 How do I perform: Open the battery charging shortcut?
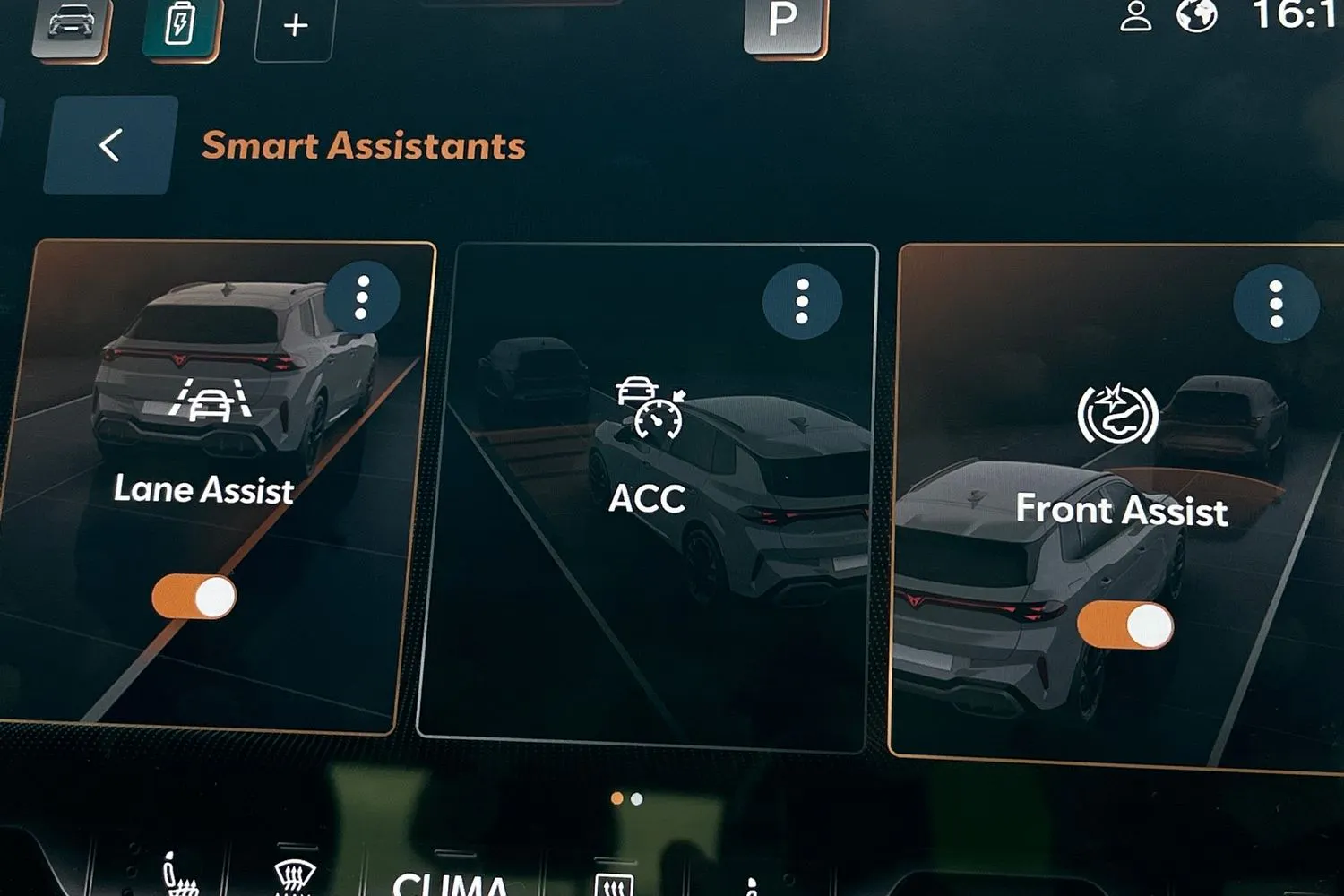[181, 26]
